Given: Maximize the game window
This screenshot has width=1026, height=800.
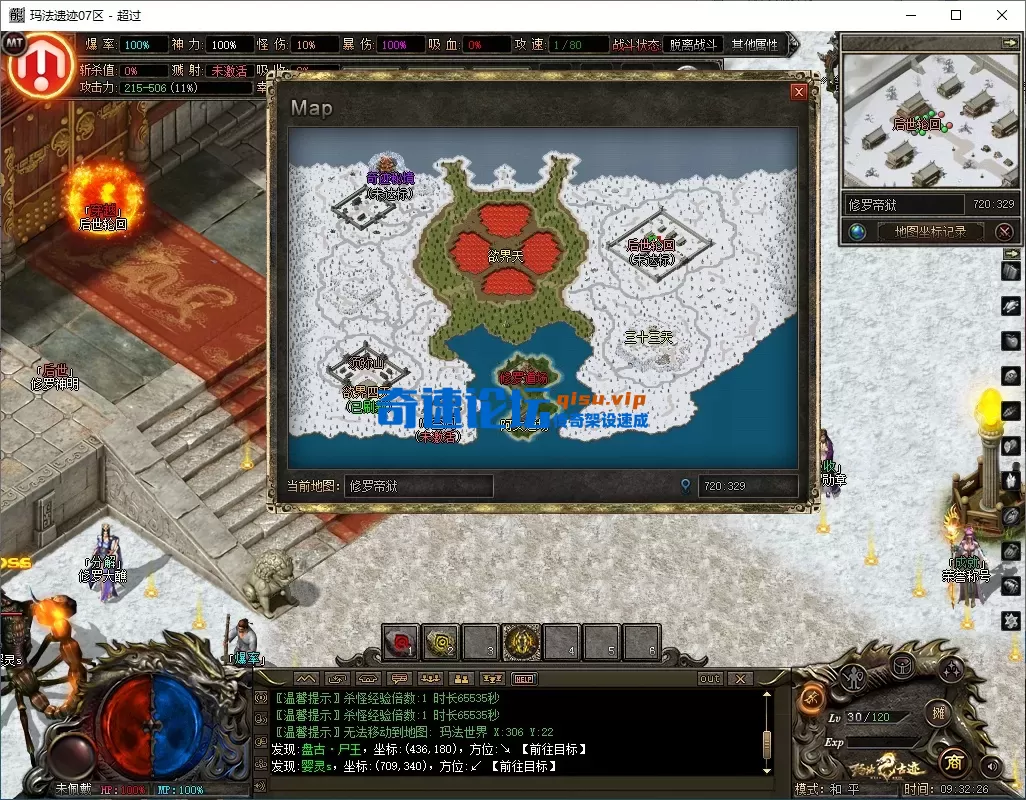Looking at the screenshot, I should click(x=956, y=15).
